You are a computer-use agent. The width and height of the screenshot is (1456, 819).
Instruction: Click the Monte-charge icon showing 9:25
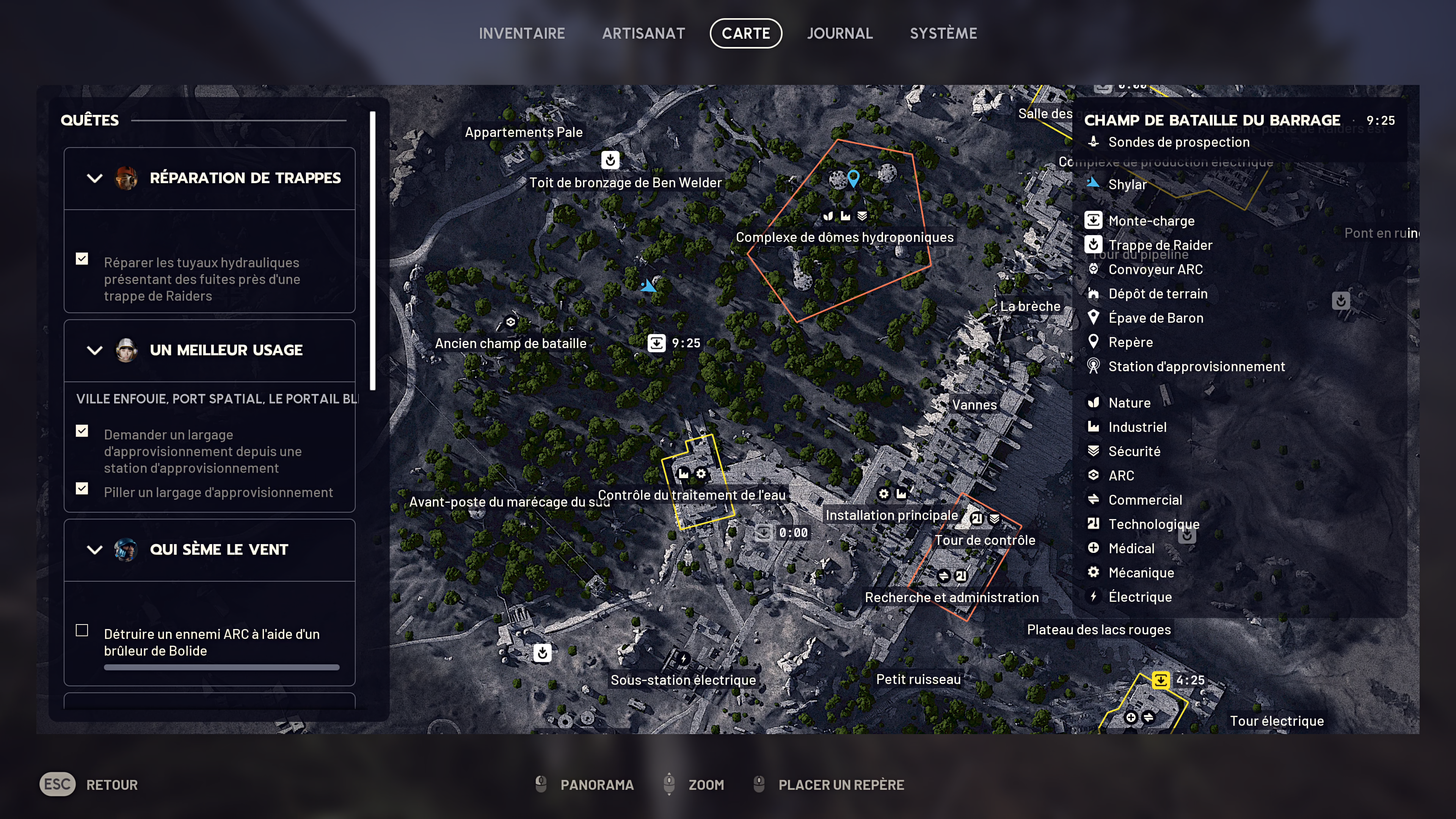tap(656, 343)
